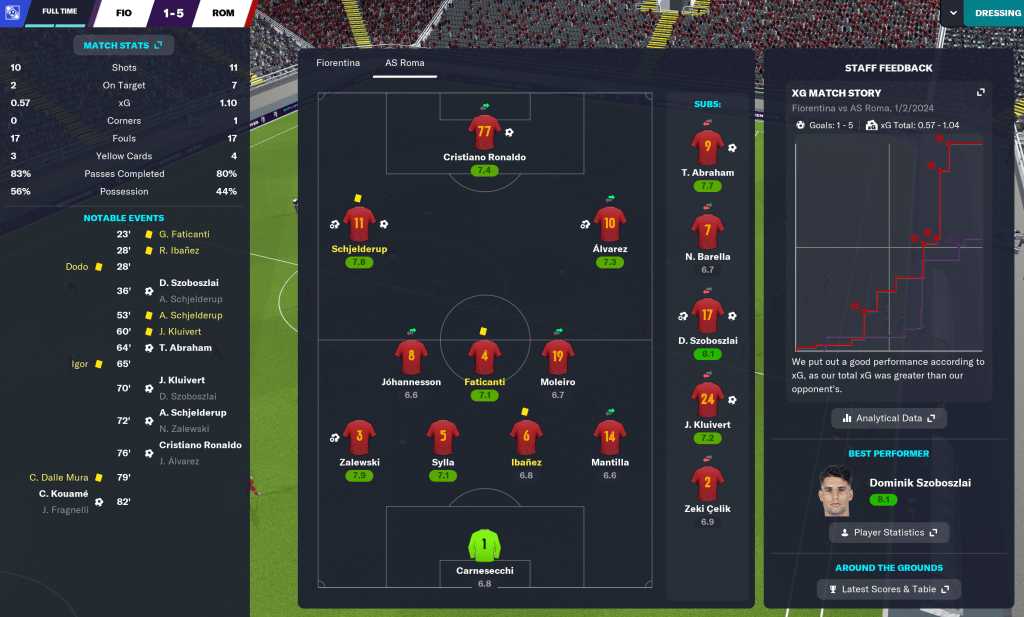Choose substitute Zeki Çelik's shirt

[707, 483]
